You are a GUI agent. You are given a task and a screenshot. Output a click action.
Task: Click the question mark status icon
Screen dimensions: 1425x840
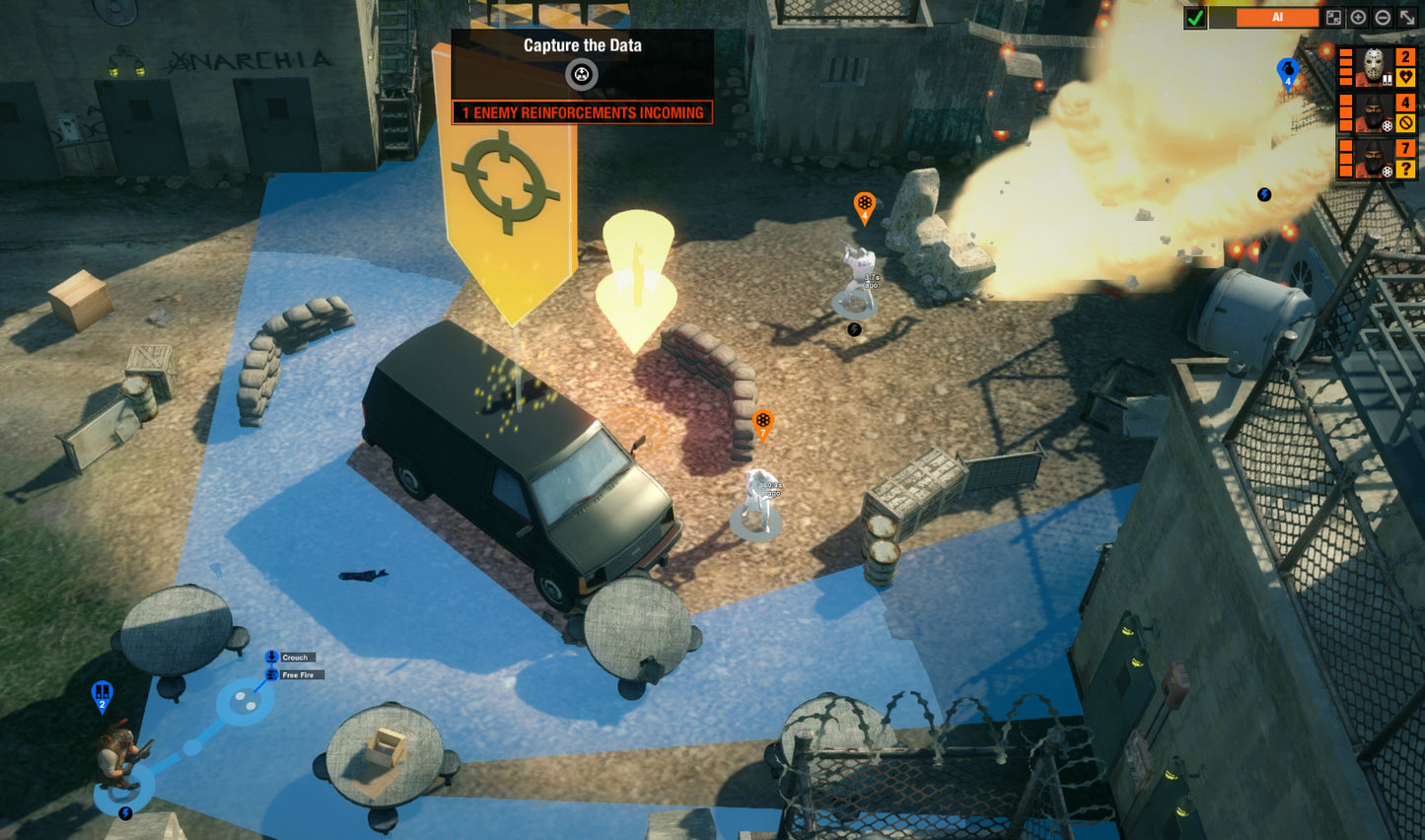tap(1406, 170)
